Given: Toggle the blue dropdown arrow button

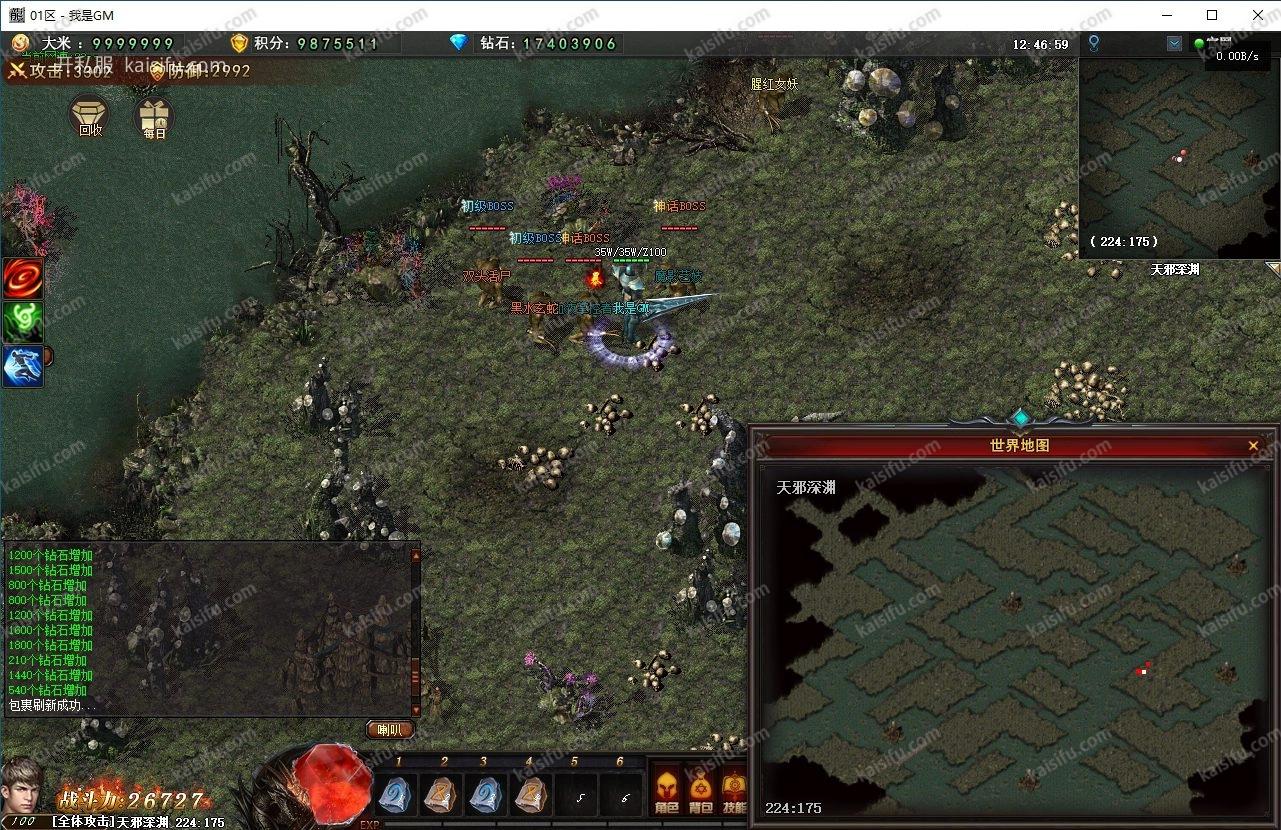Looking at the screenshot, I should [x=1174, y=44].
